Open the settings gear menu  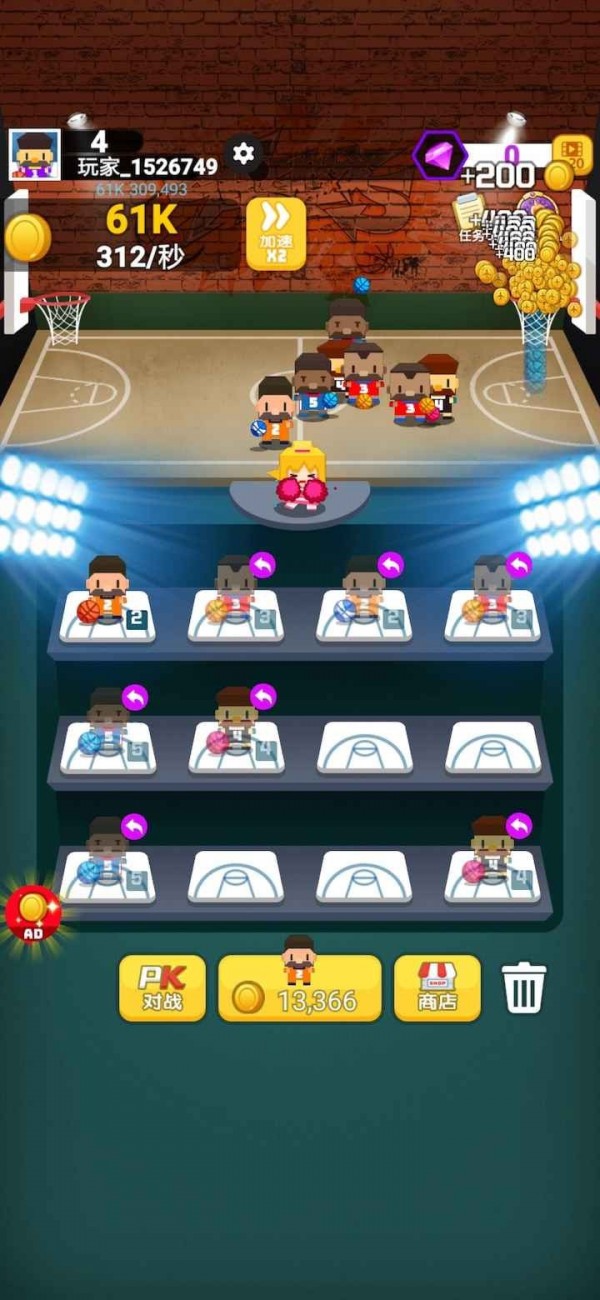[243, 153]
